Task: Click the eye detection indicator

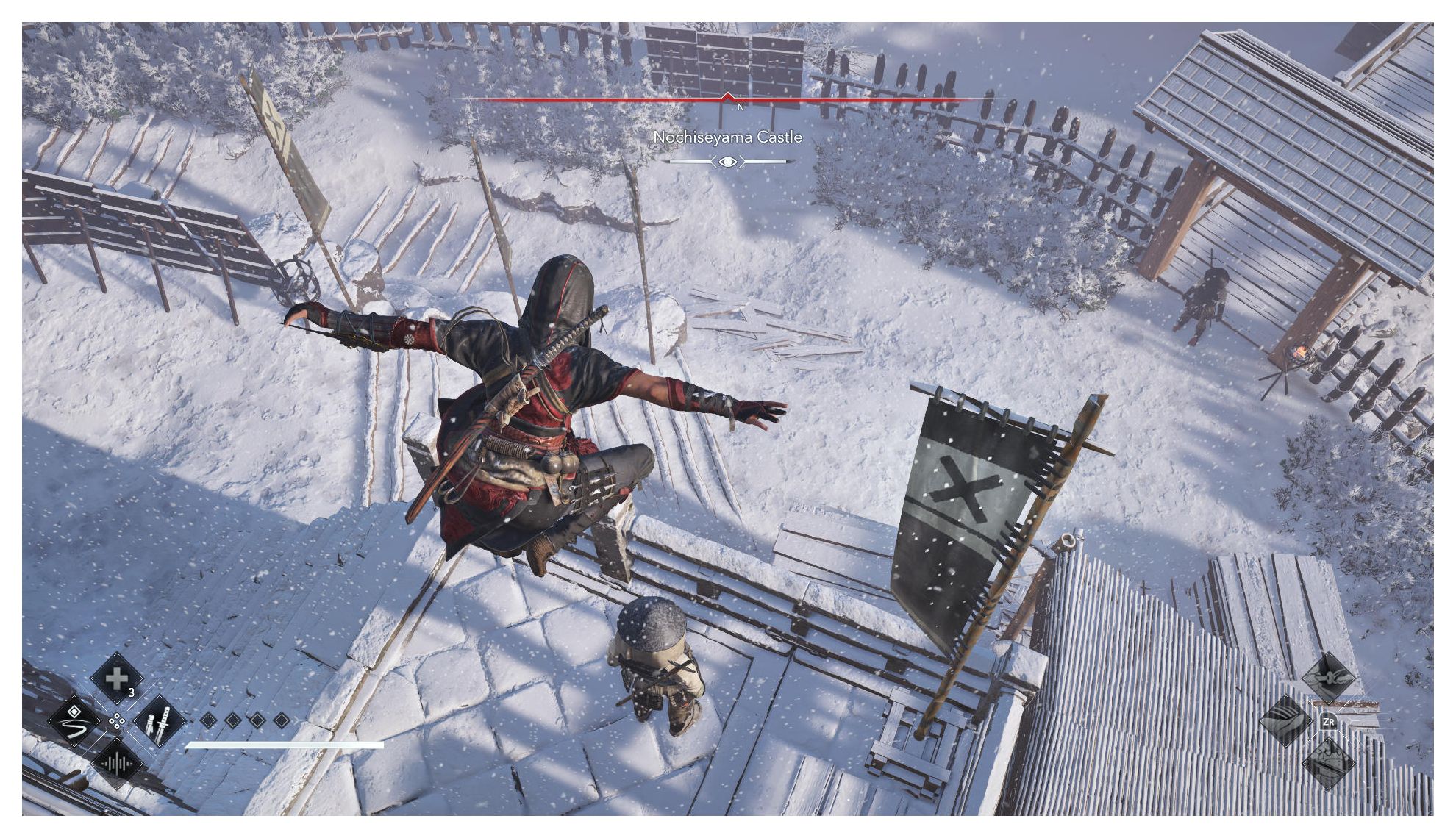Action: pyautogui.click(x=727, y=161)
